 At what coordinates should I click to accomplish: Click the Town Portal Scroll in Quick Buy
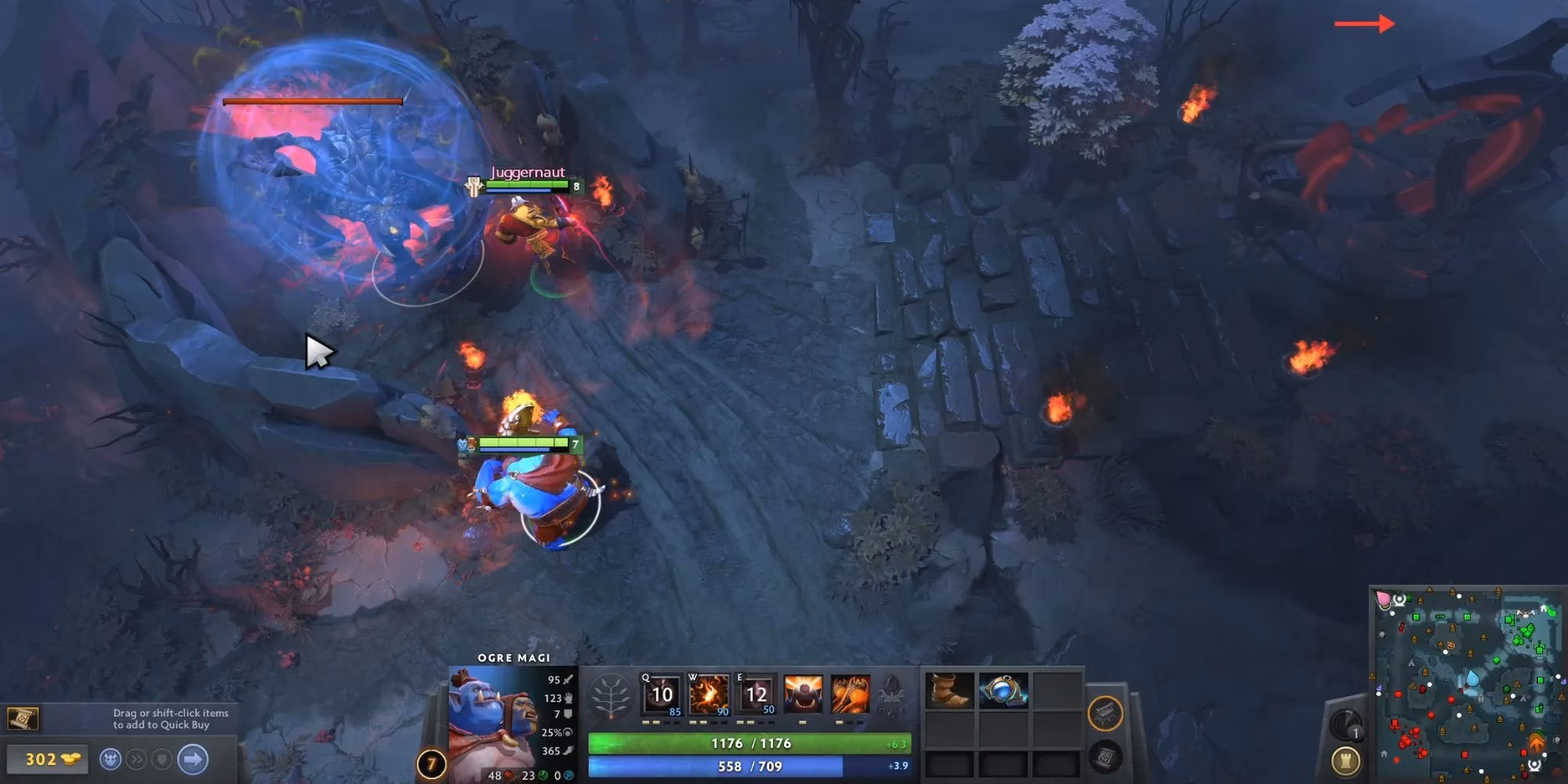(x=24, y=719)
